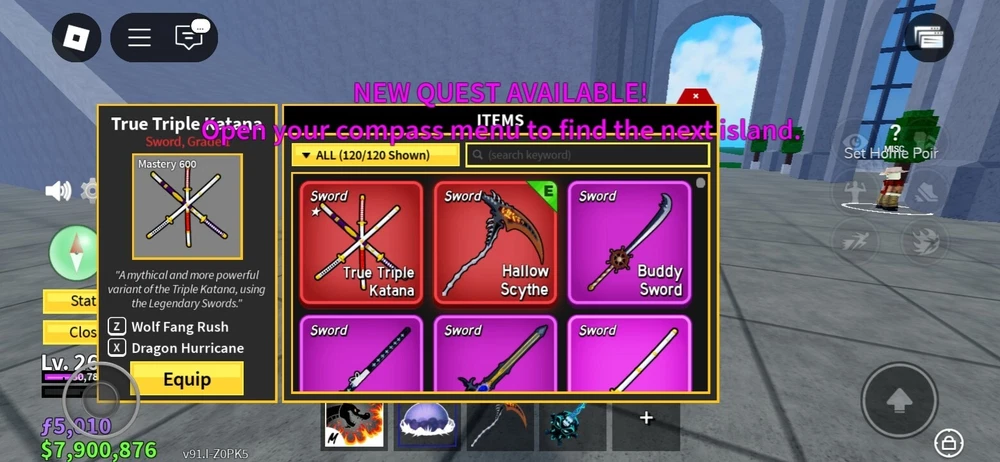This screenshot has height=462, width=1000.
Task: Select the Hallow Scythe item tile
Action: click(495, 243)
